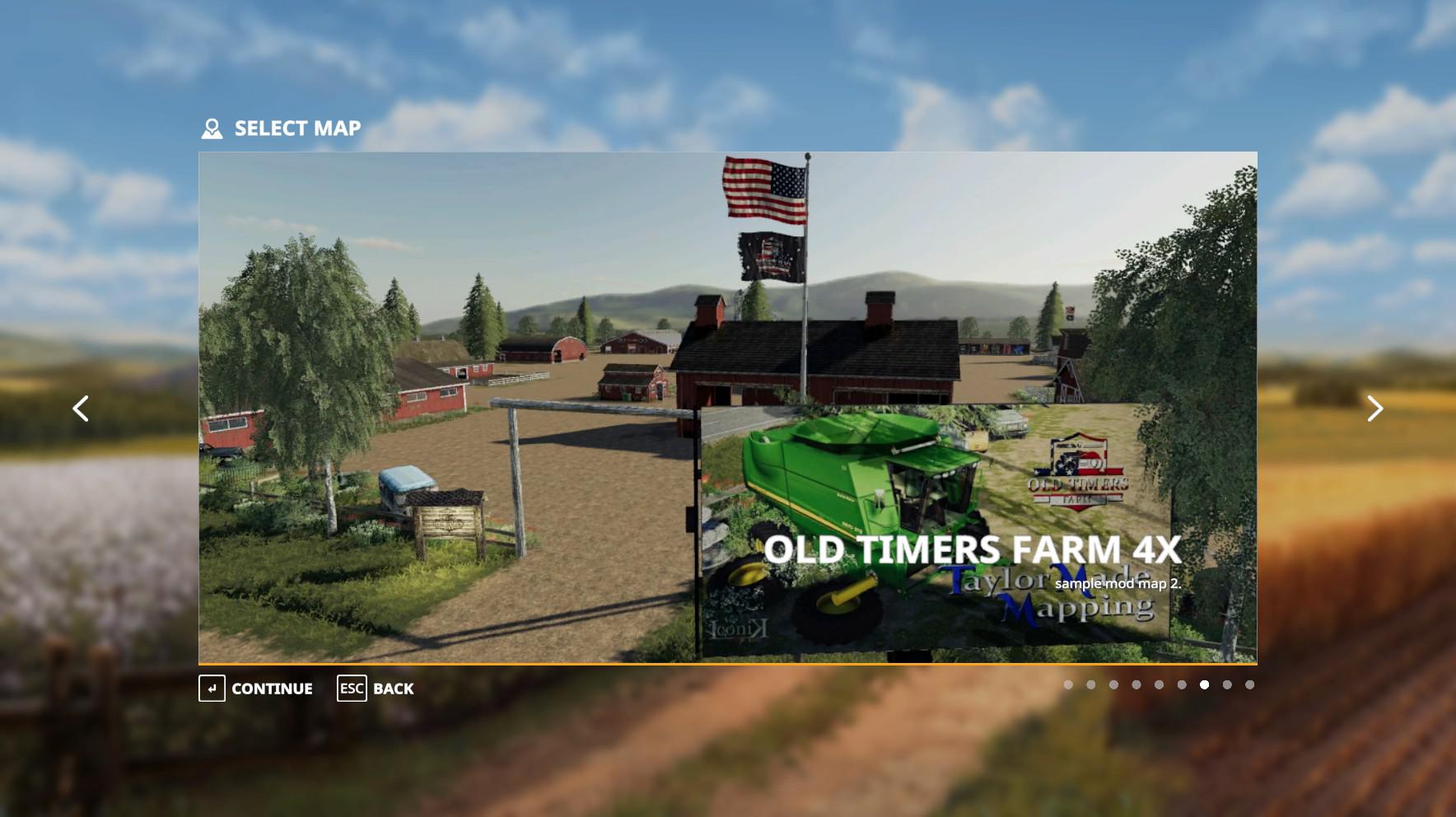Click BACK to exit map selection
Image resolution: width=1456 pixels, height=817 pixels.
point(394,689)
